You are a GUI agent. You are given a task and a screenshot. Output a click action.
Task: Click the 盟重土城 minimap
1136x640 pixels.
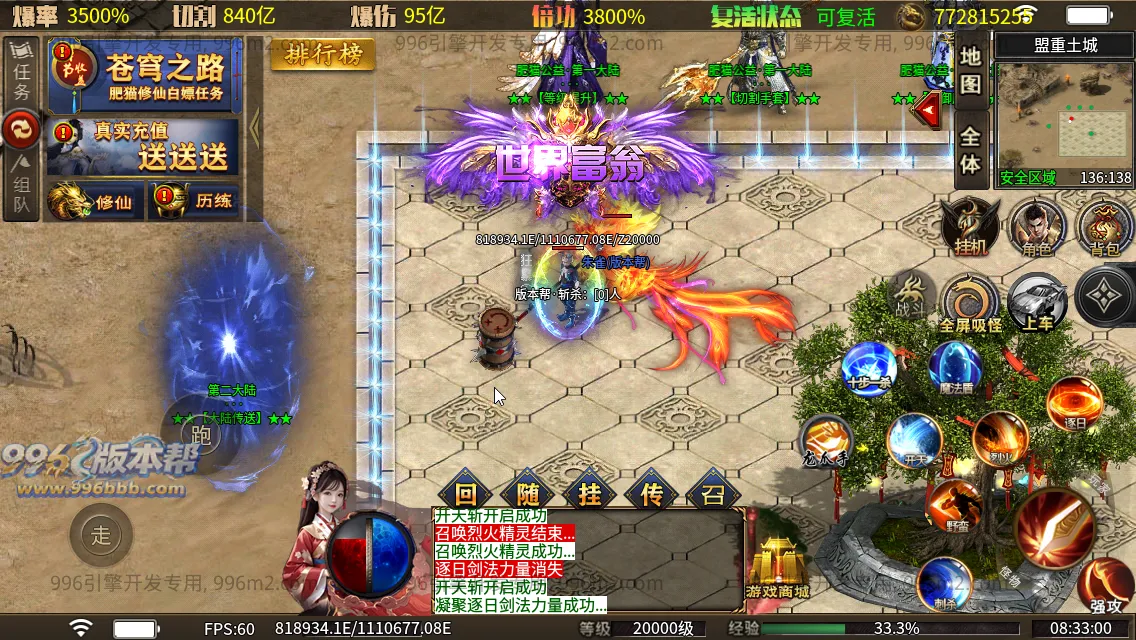point(1064,120)
